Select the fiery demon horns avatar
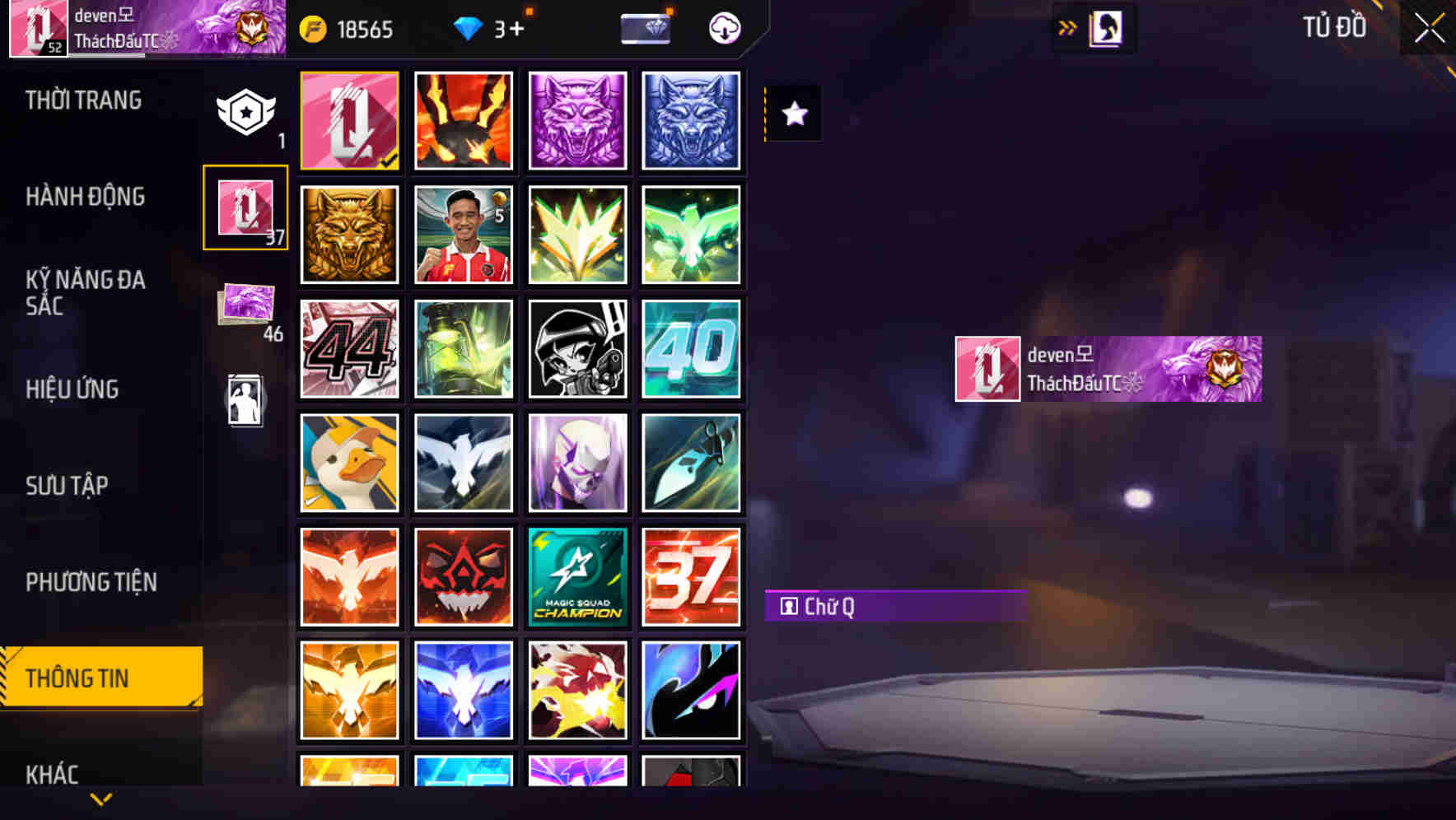This screenshot has width=1456, height=820. tap(464, 120)
